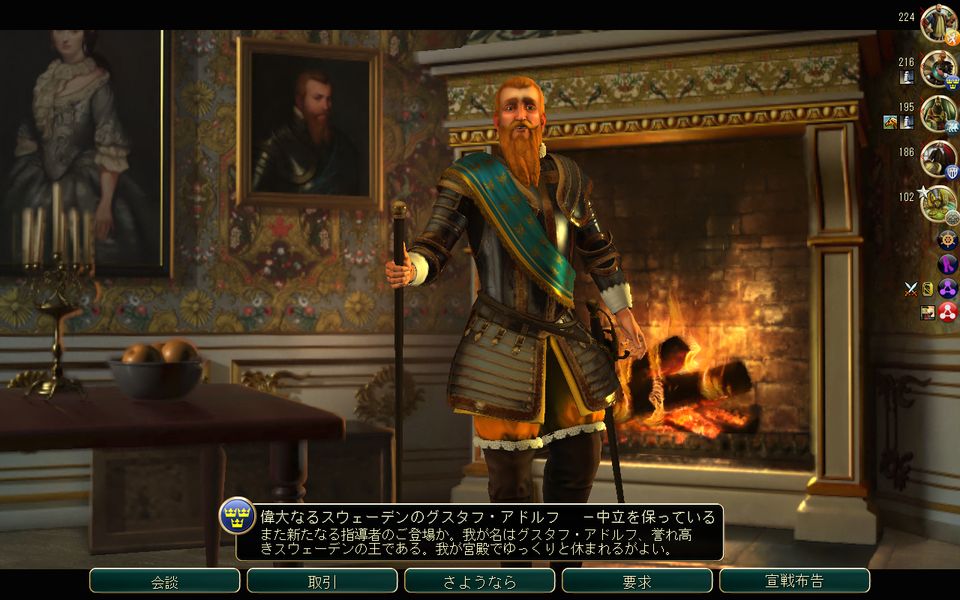The image size is (960, 600).
Task: Open the 会談 discussion option
Action: click(x=164, y=581)
